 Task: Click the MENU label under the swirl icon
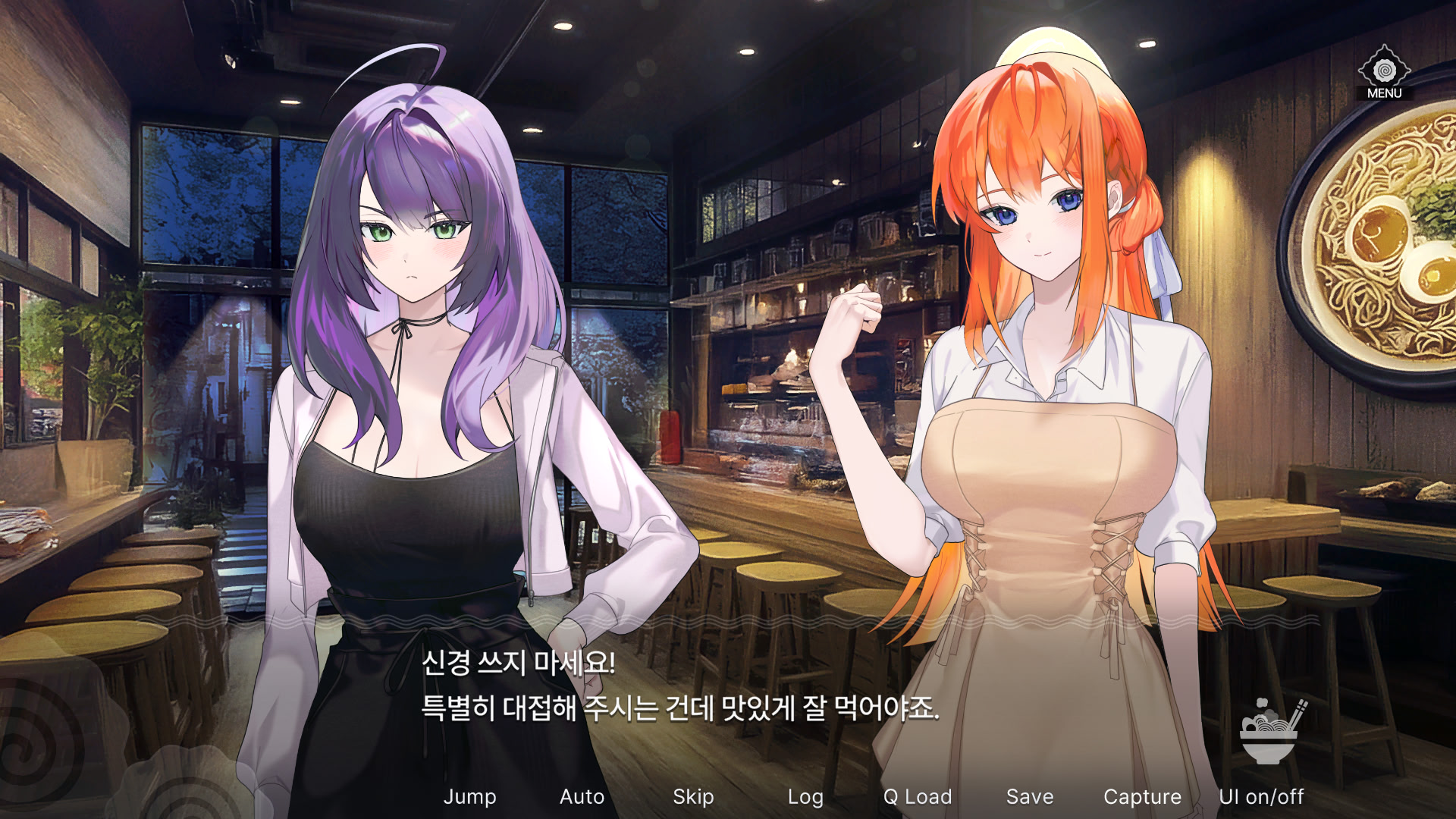point(1385,93)
